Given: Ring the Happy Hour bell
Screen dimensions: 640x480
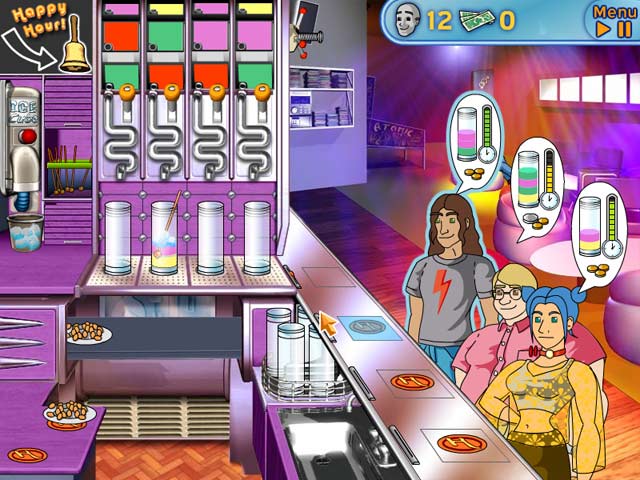Looking at the screenshot, I should (72, 54).
